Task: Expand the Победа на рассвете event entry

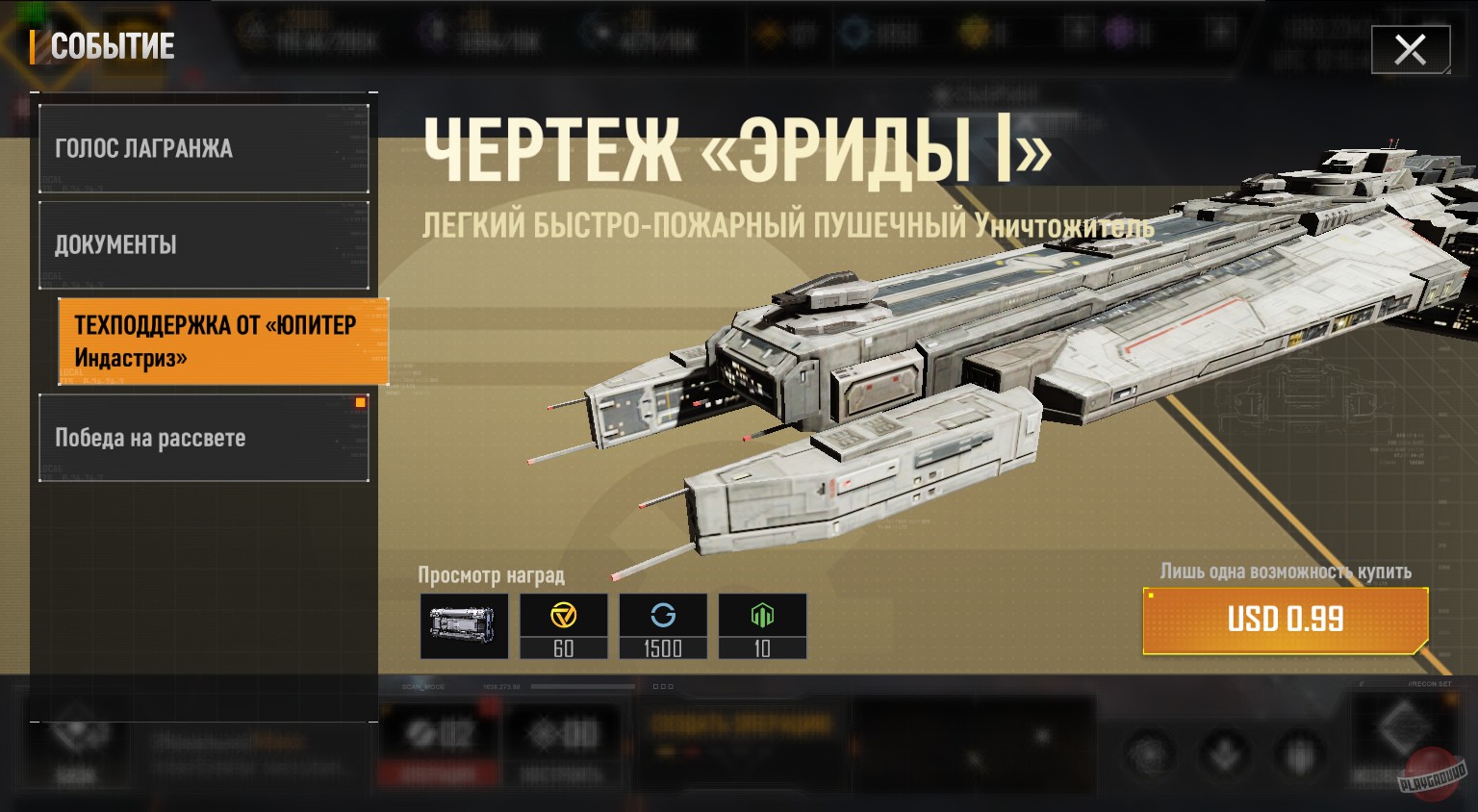Action: pos(204,437)
